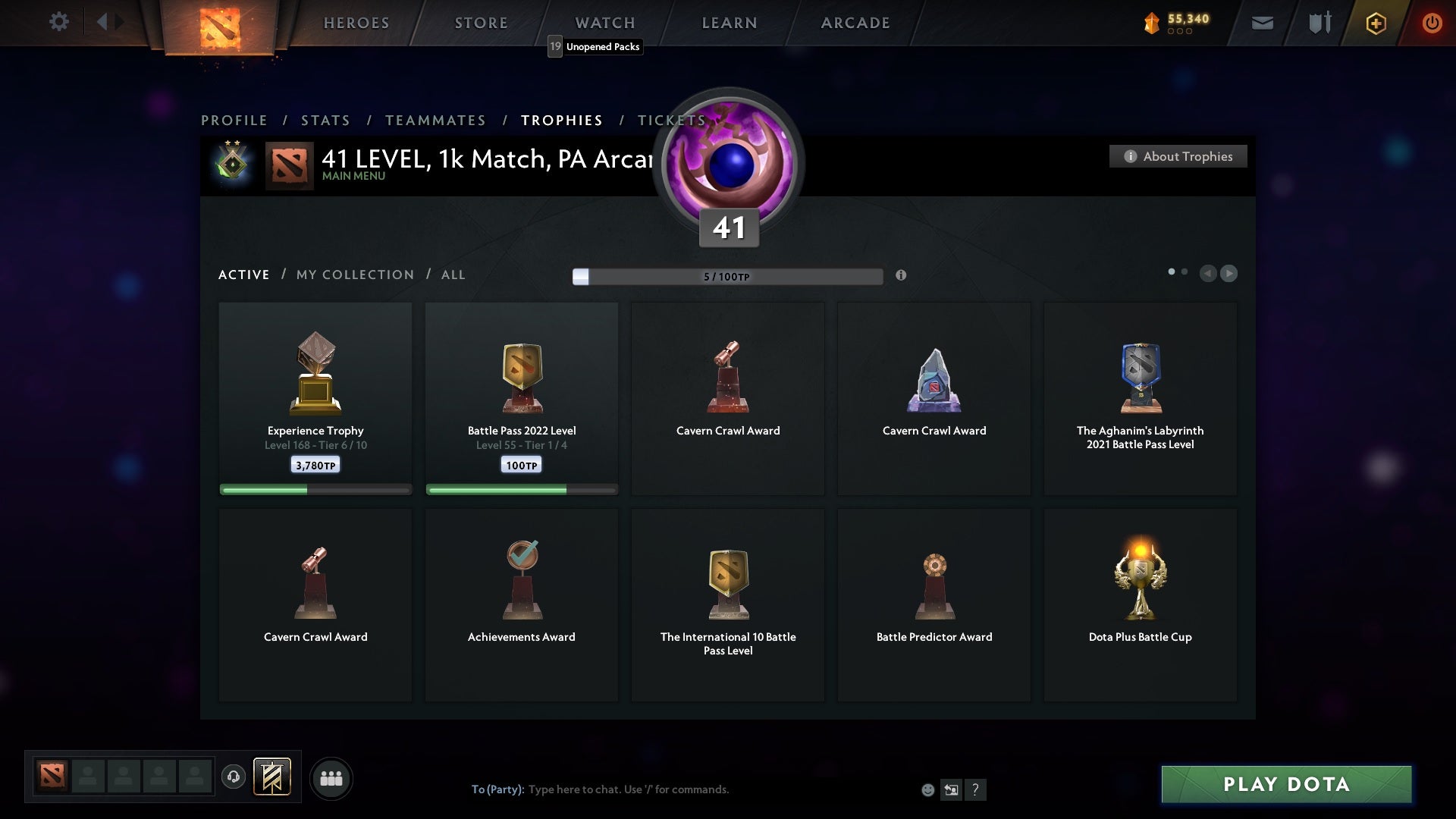
Task: Click the left pagination arrow above trophies
Action: [1209, 275]
